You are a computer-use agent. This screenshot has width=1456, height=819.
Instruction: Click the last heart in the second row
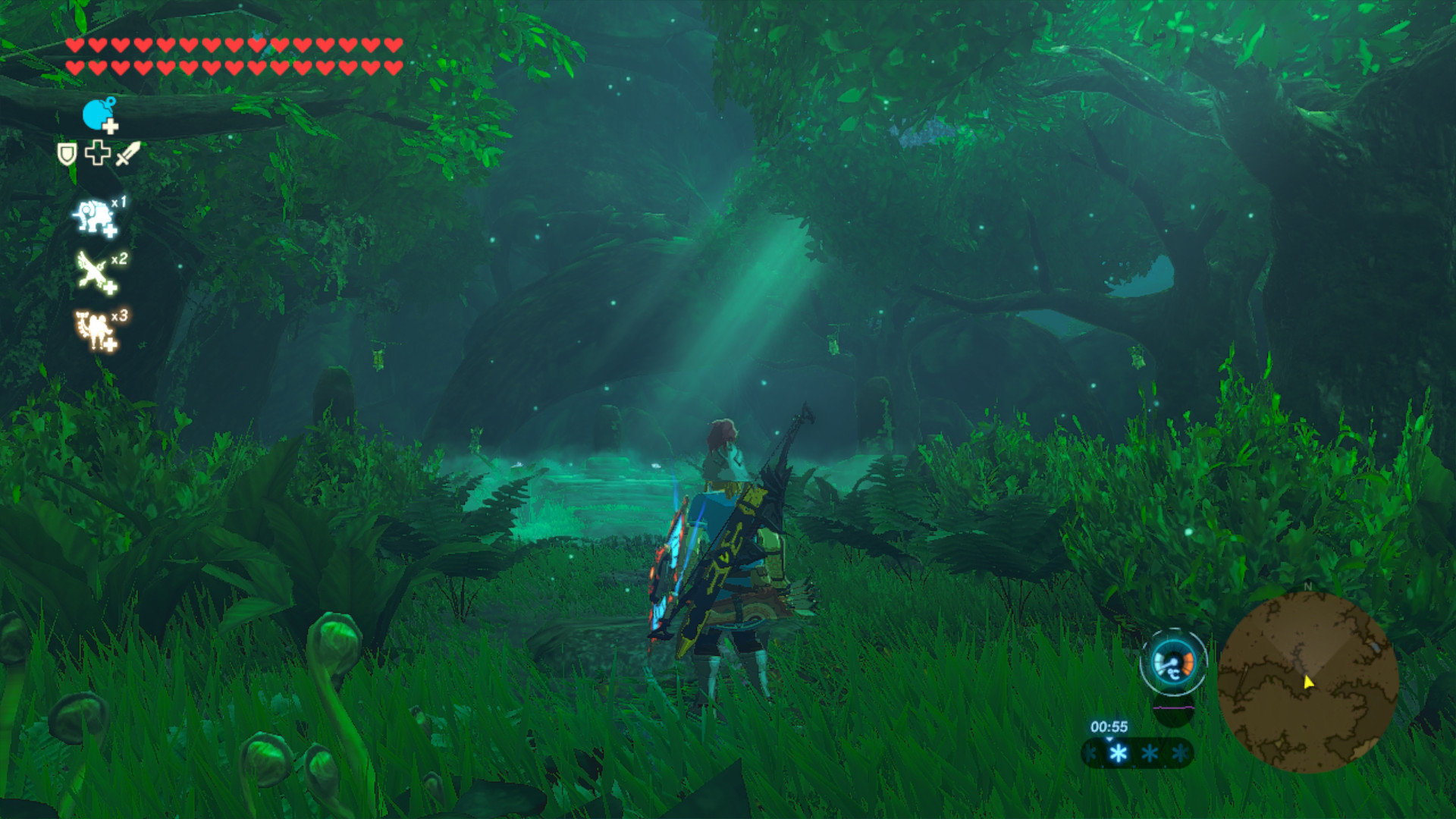393,67
